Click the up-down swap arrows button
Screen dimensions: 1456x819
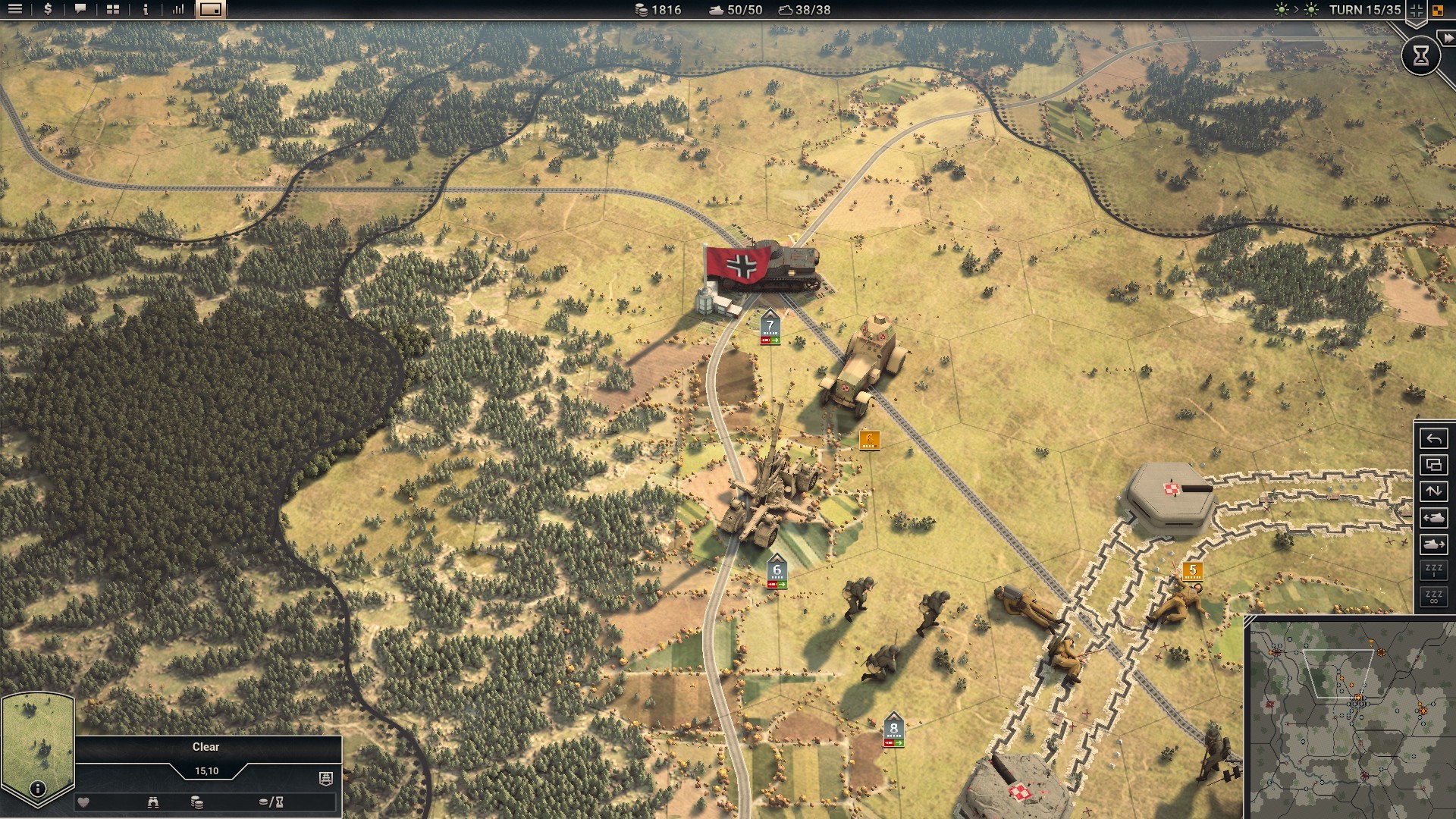click(x=1433, y=491)
